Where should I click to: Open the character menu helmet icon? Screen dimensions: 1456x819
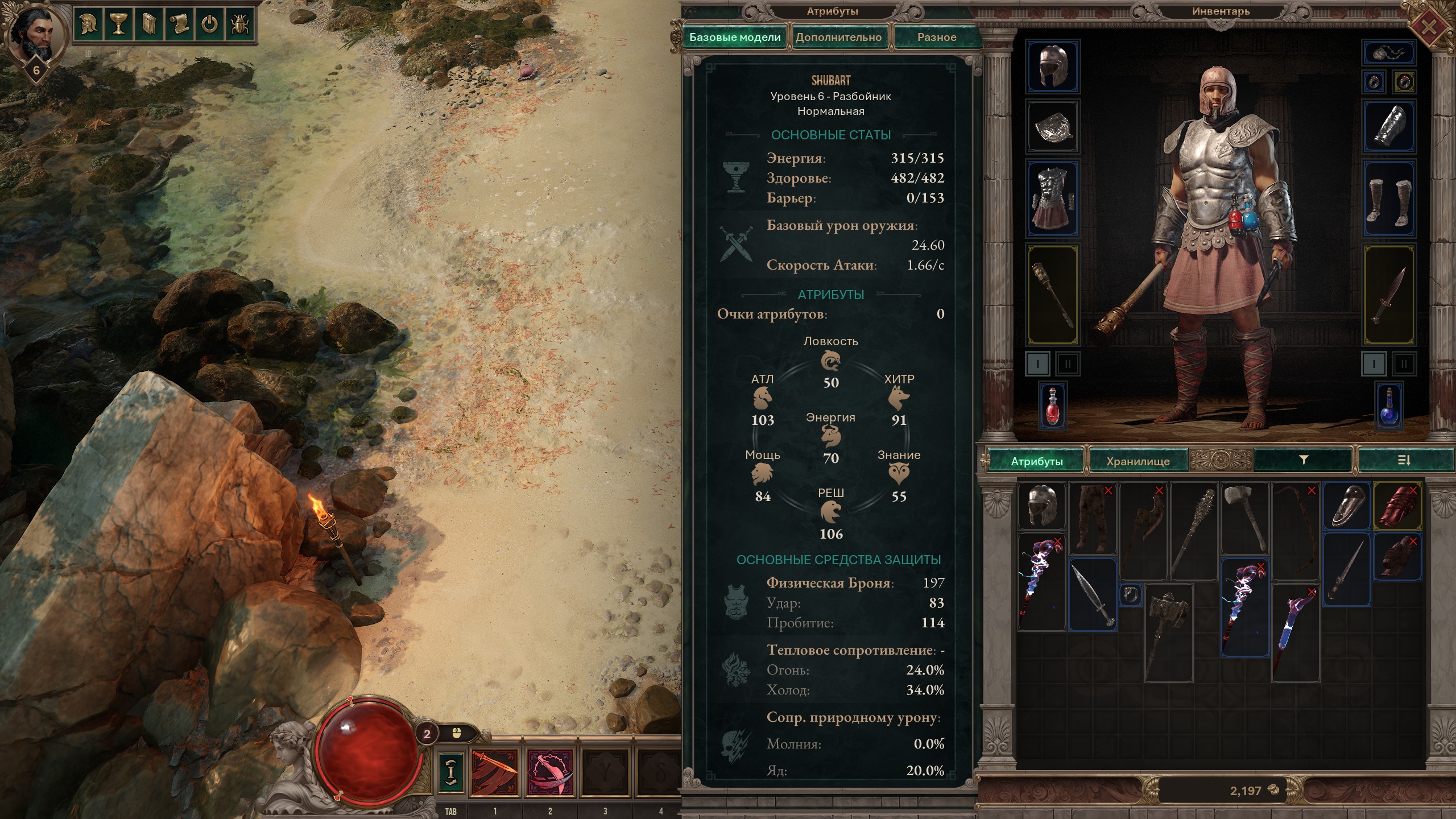[89, 24]
